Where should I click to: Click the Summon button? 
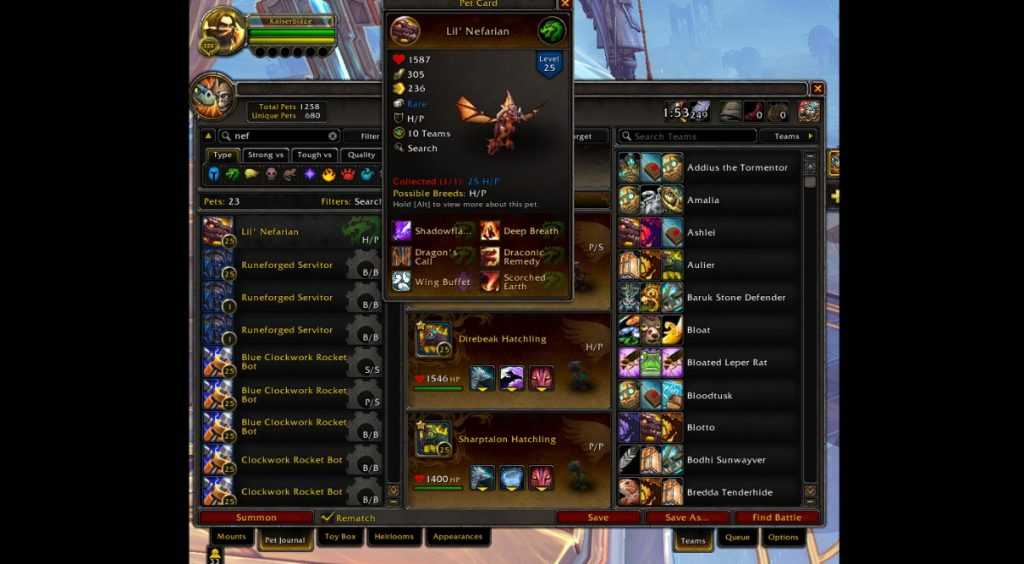pos(256,518)
